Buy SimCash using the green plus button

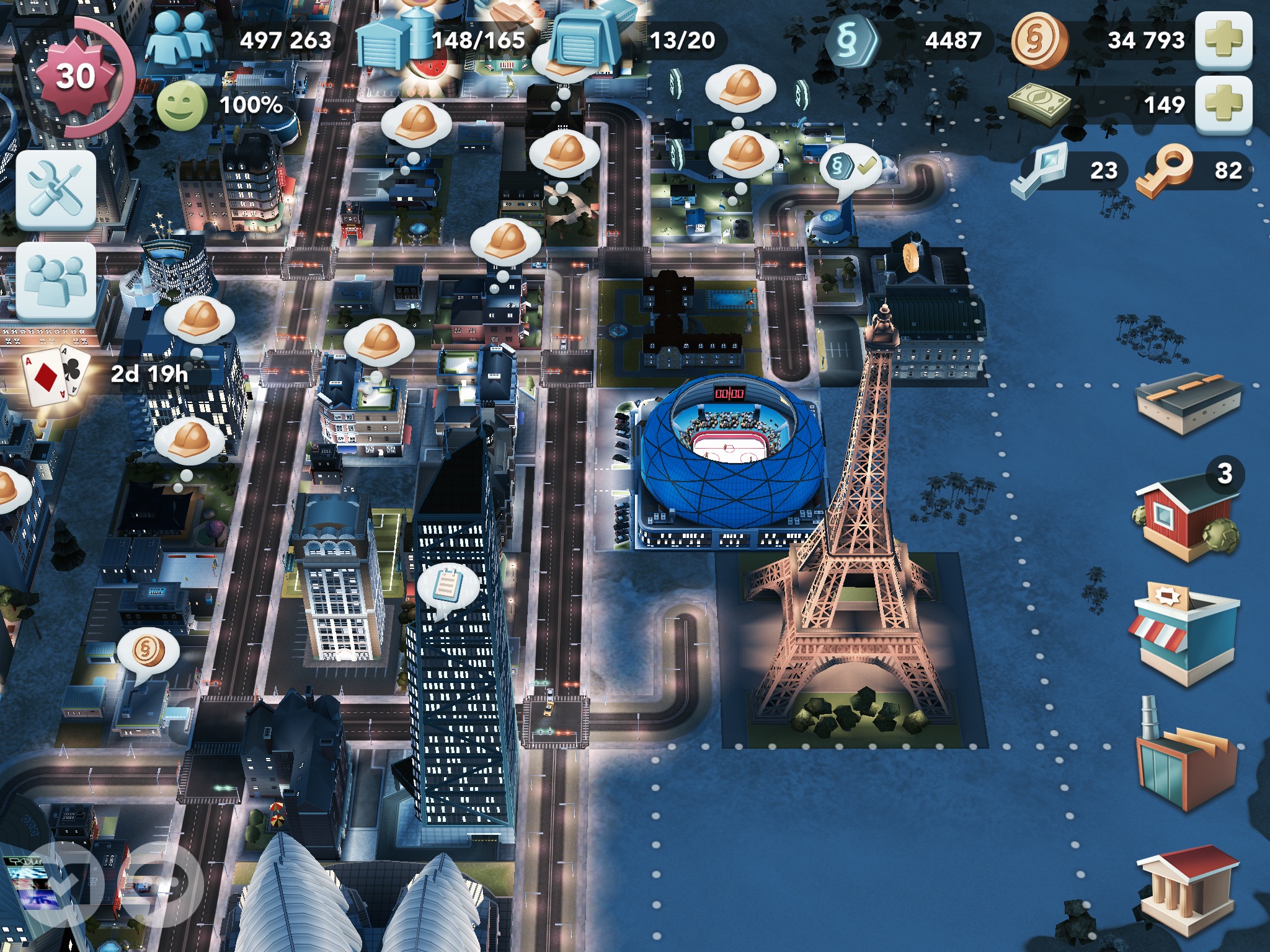pyautogui.click(x=1223, y=104)
